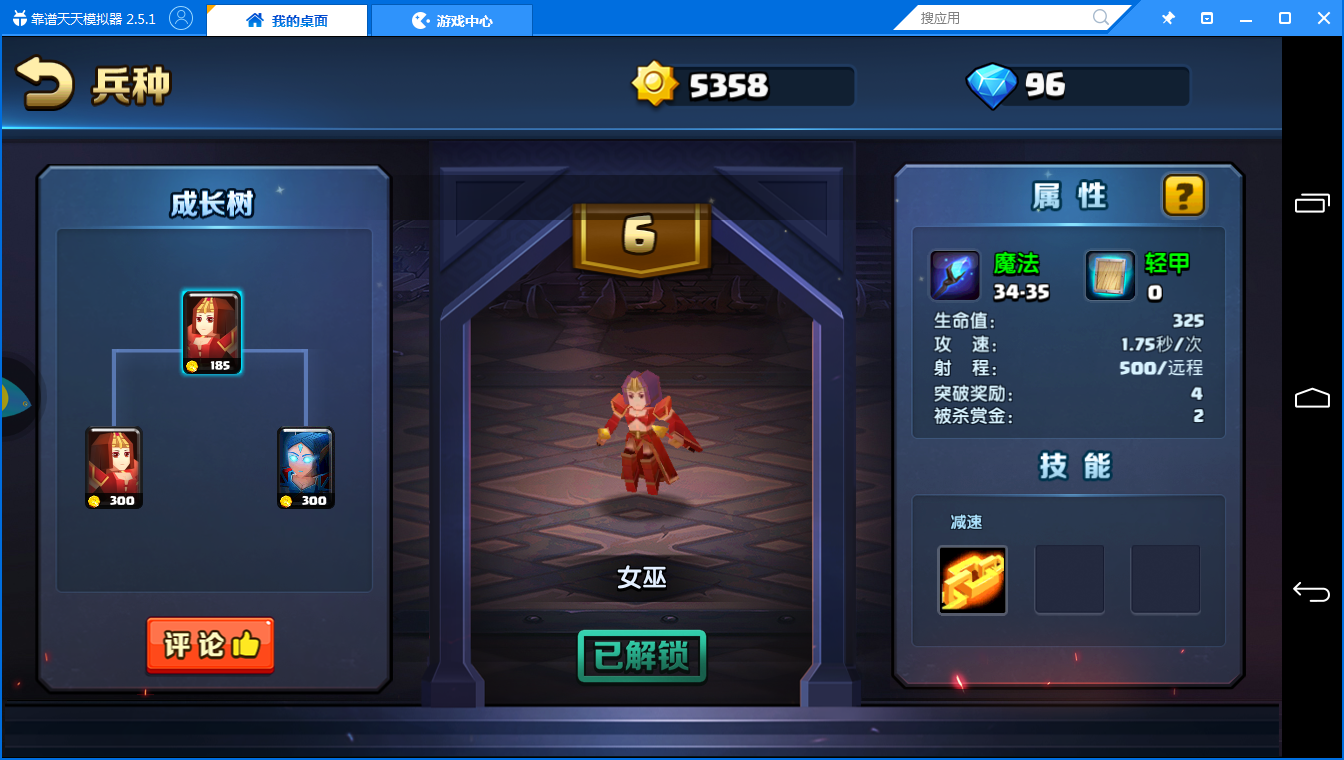The image size is (1344, 760).
Task: Open the yellow question mark help
Action: point(1183,195)
